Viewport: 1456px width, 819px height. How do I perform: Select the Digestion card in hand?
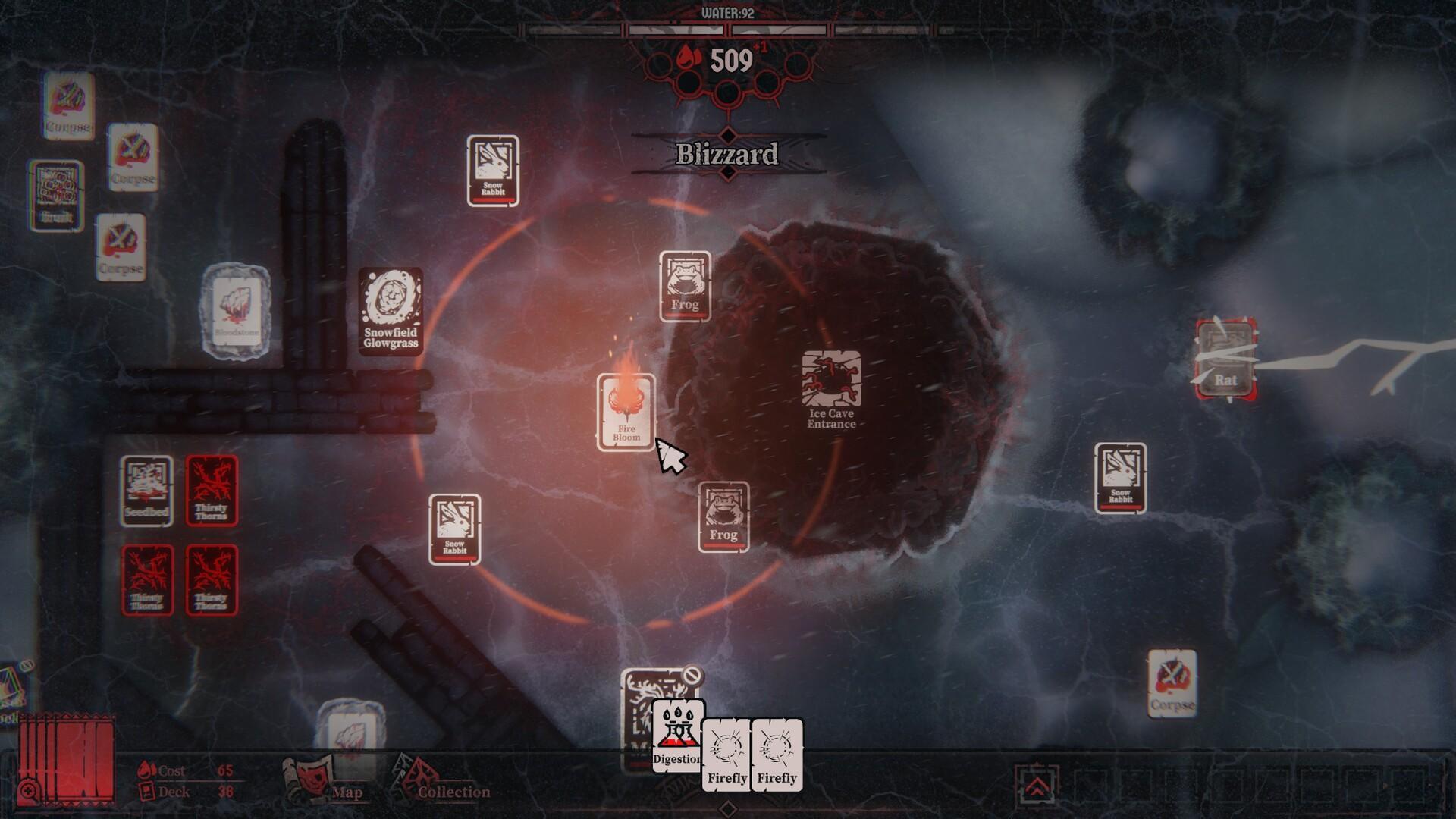pos(675,736)
